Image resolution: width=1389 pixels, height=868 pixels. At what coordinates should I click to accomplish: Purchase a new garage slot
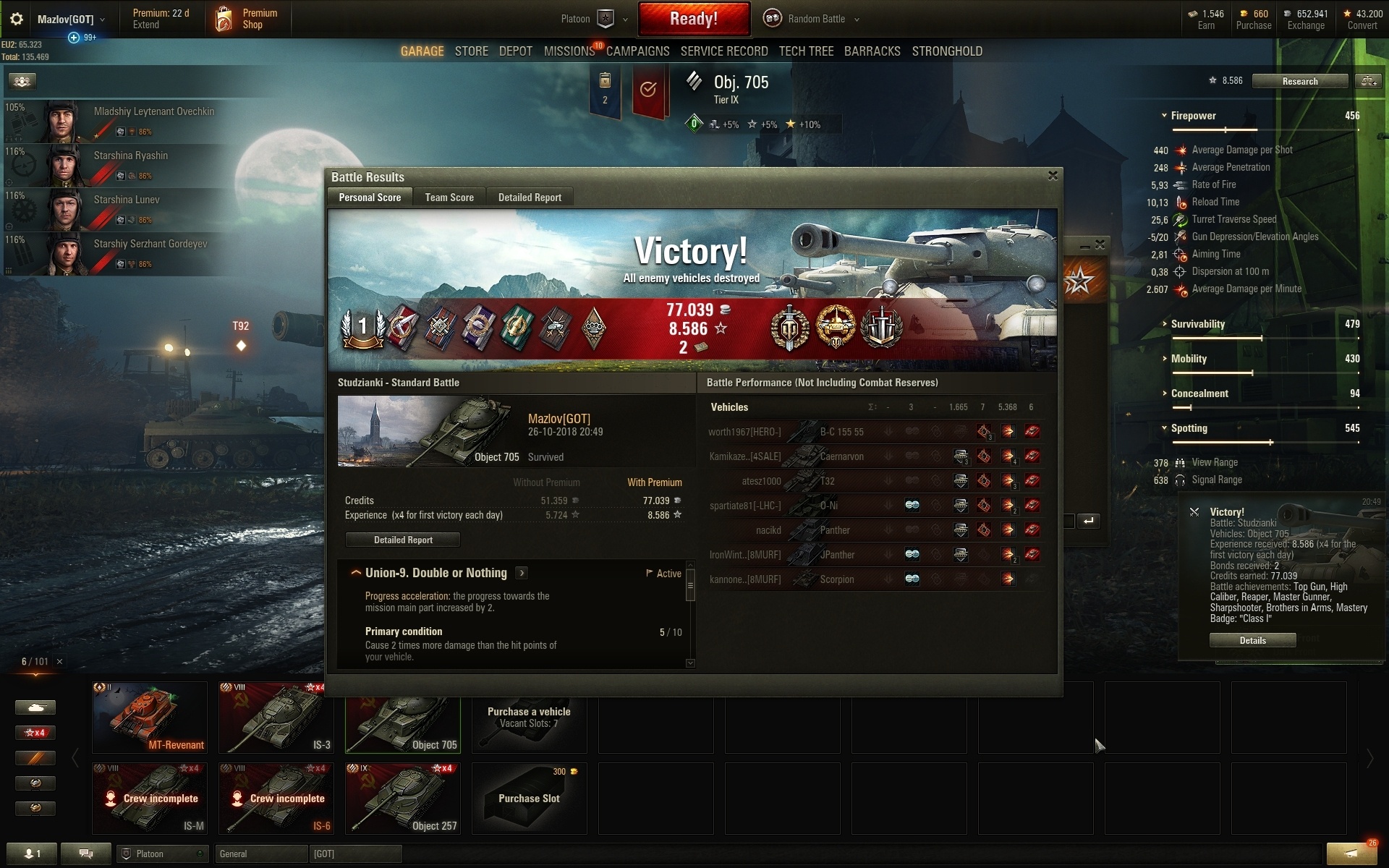[529, 799]
